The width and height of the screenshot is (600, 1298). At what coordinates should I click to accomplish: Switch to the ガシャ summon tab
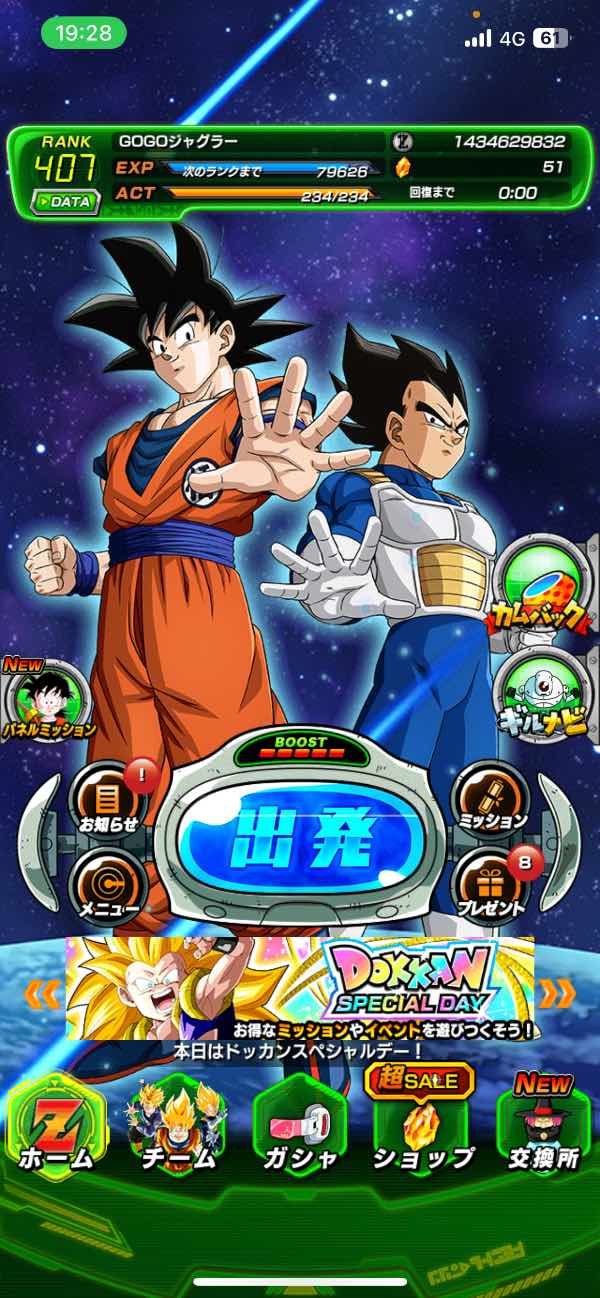pos(299,1128)
